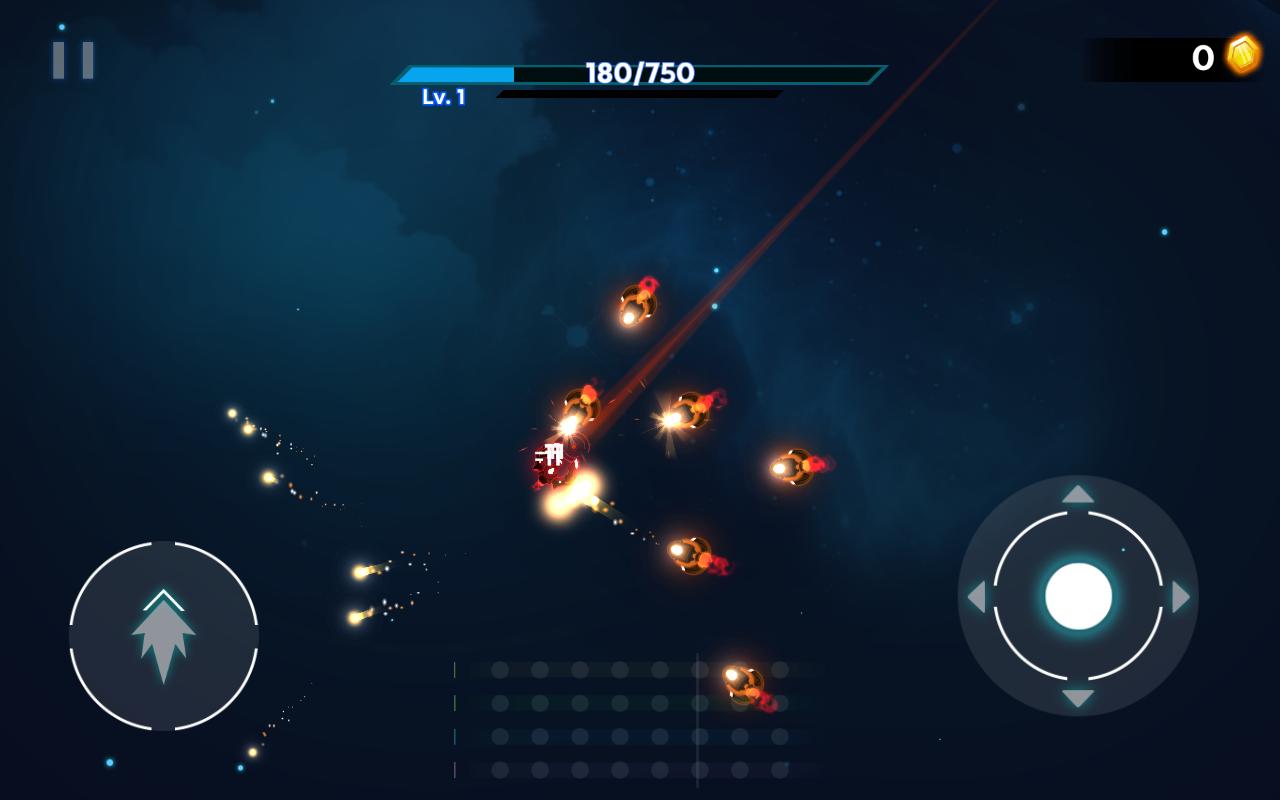This screenshot has width=1280, height=800.
Task: Tap the virtual joystick center knob
Action: tap(1078, 596)
